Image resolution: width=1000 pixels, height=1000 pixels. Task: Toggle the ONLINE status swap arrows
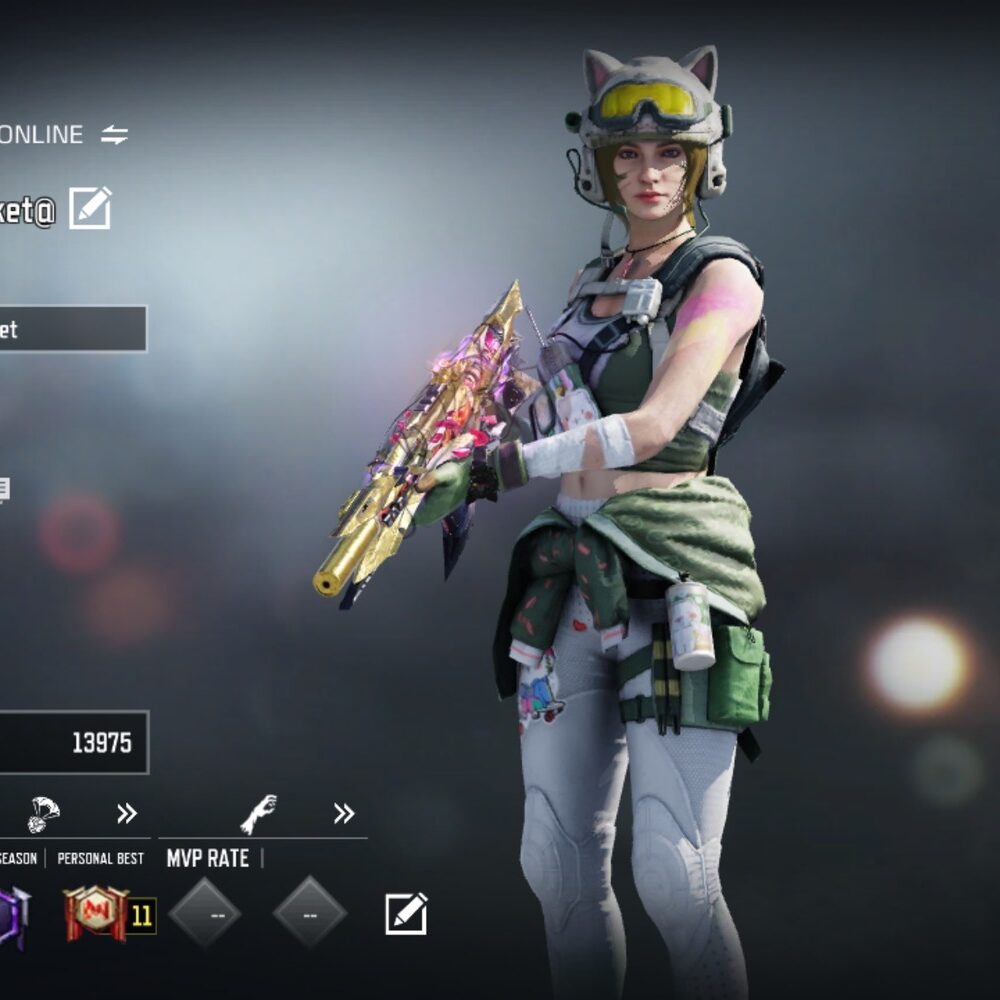[115, 135]
